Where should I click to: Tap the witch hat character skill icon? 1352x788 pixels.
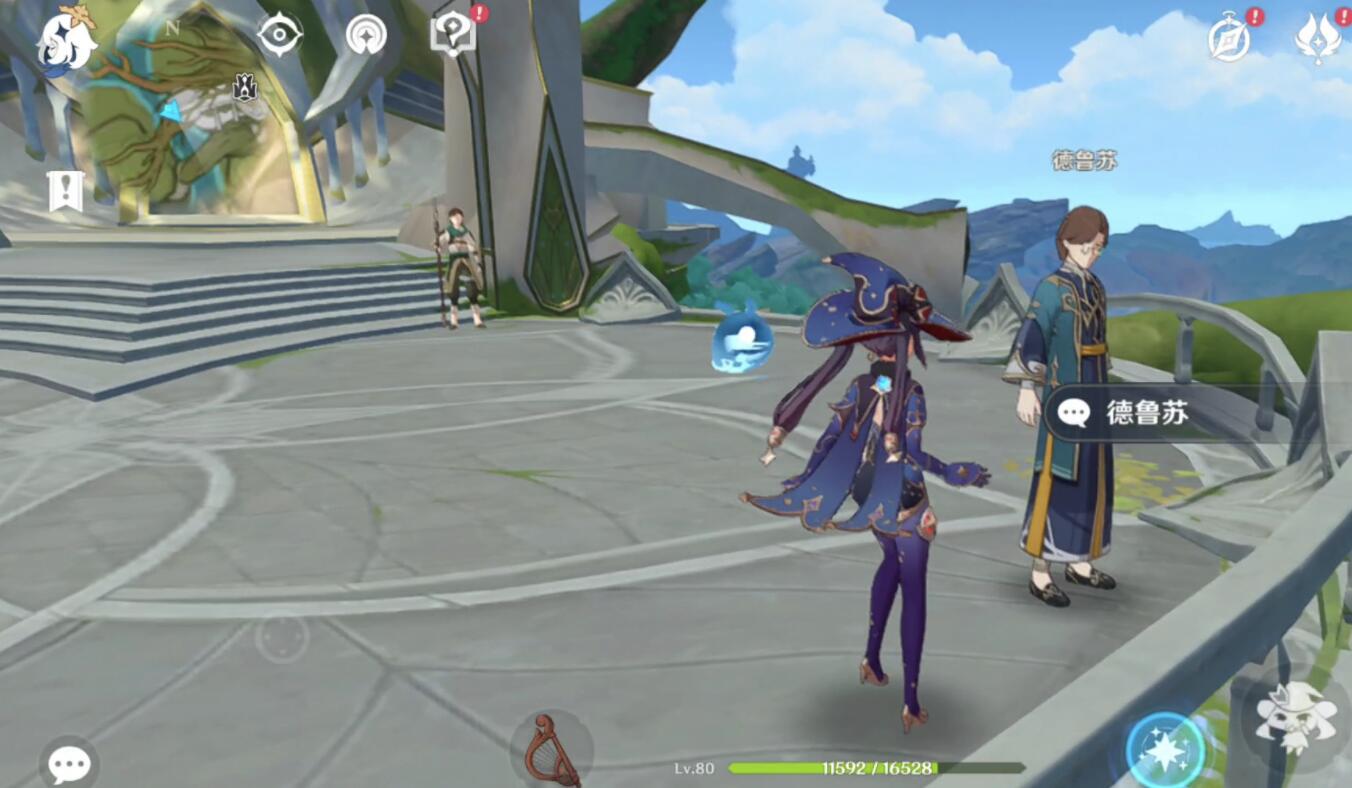[x=1295, y=716]
